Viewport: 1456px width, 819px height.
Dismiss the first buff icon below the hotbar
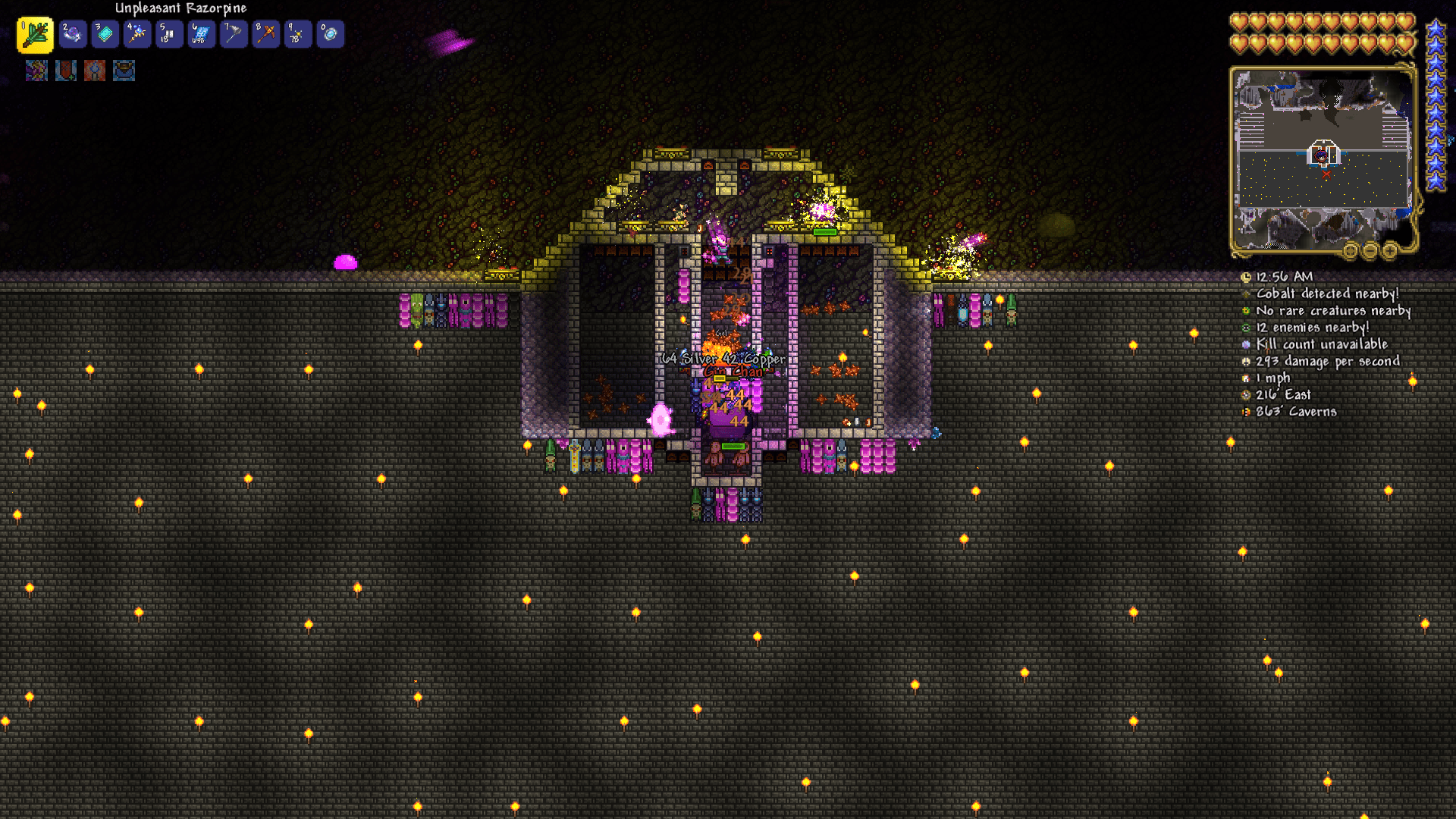36,71
